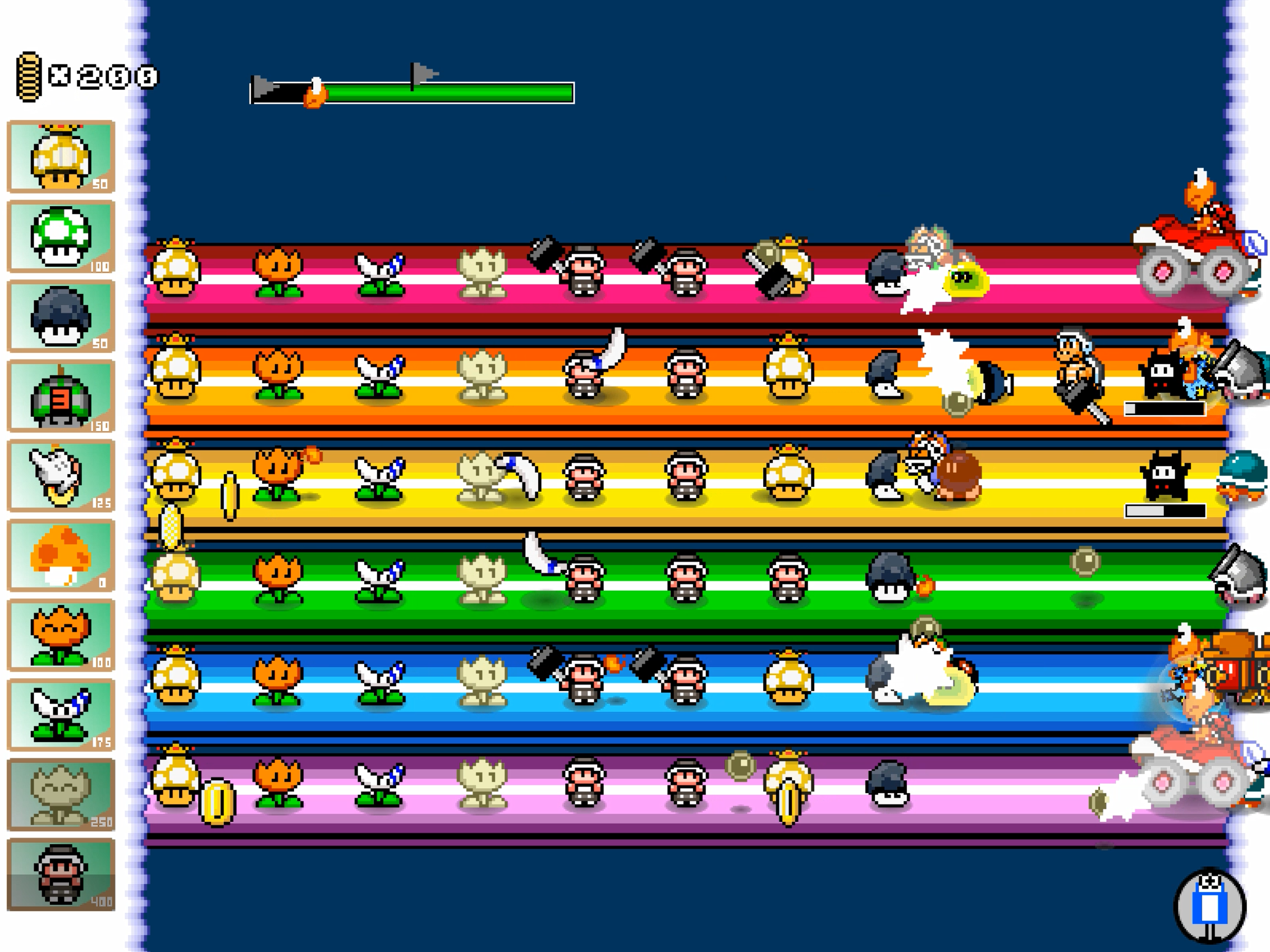Image resolution: width=1270 pixels, height=952 pixels.
Task: Select the crowned gold mushroom card
Action: (61, 157)
